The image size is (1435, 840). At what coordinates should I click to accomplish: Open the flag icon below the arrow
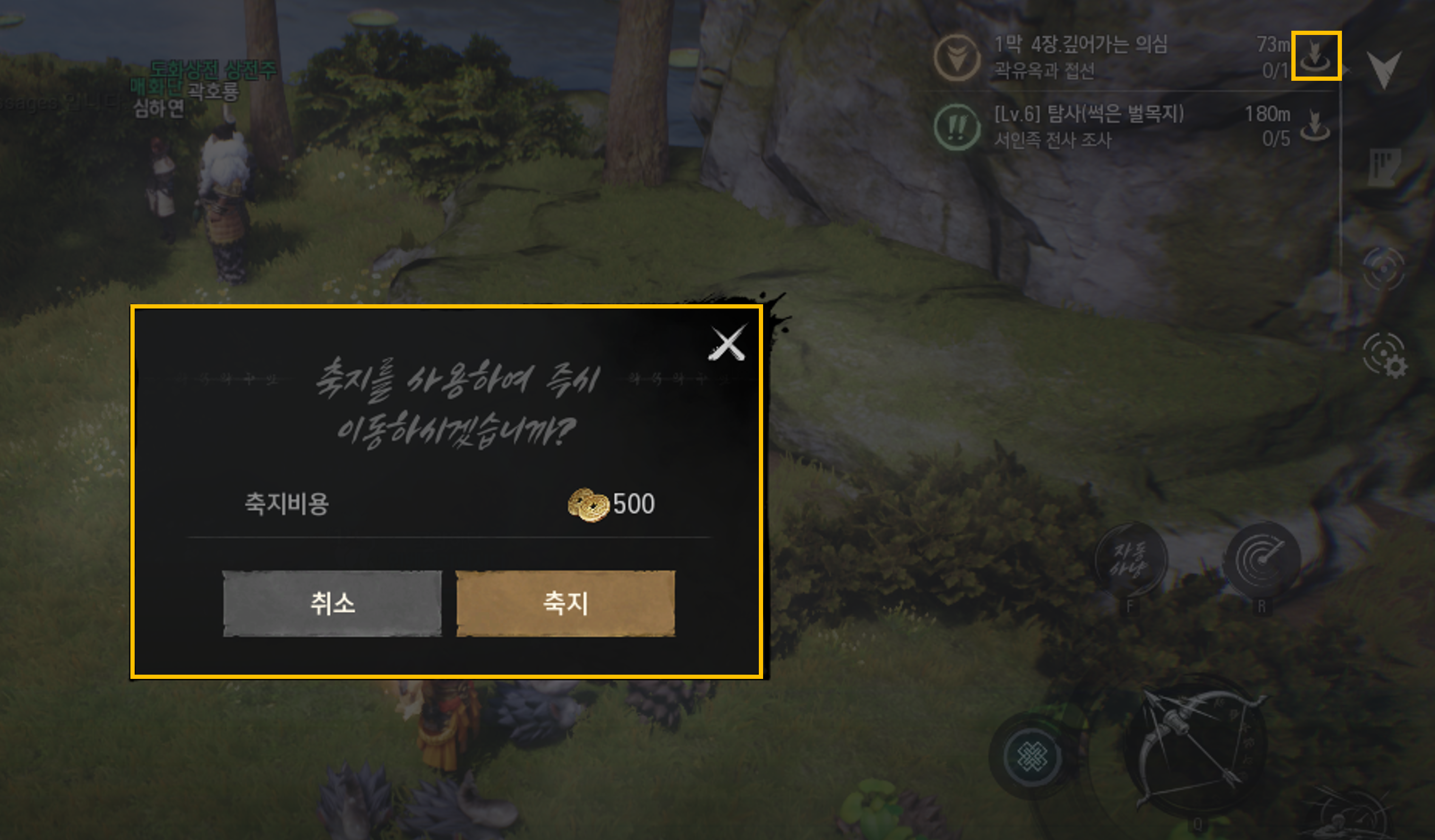click(1384, 167)
